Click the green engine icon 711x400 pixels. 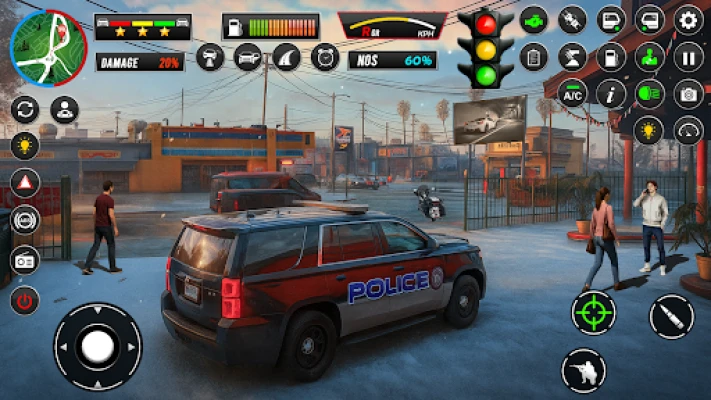[534, 19]
